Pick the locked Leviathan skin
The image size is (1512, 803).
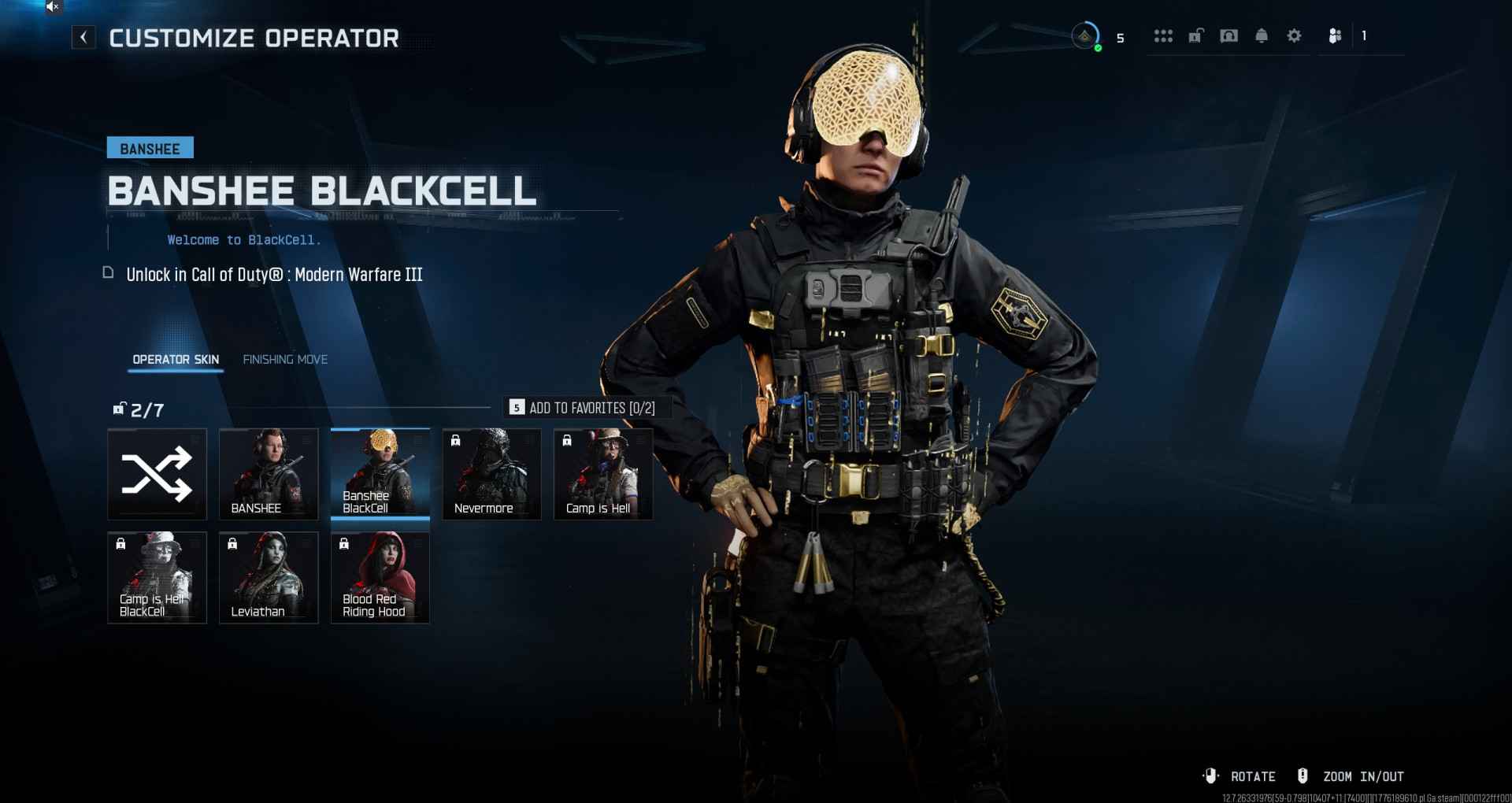coord(269,577)
